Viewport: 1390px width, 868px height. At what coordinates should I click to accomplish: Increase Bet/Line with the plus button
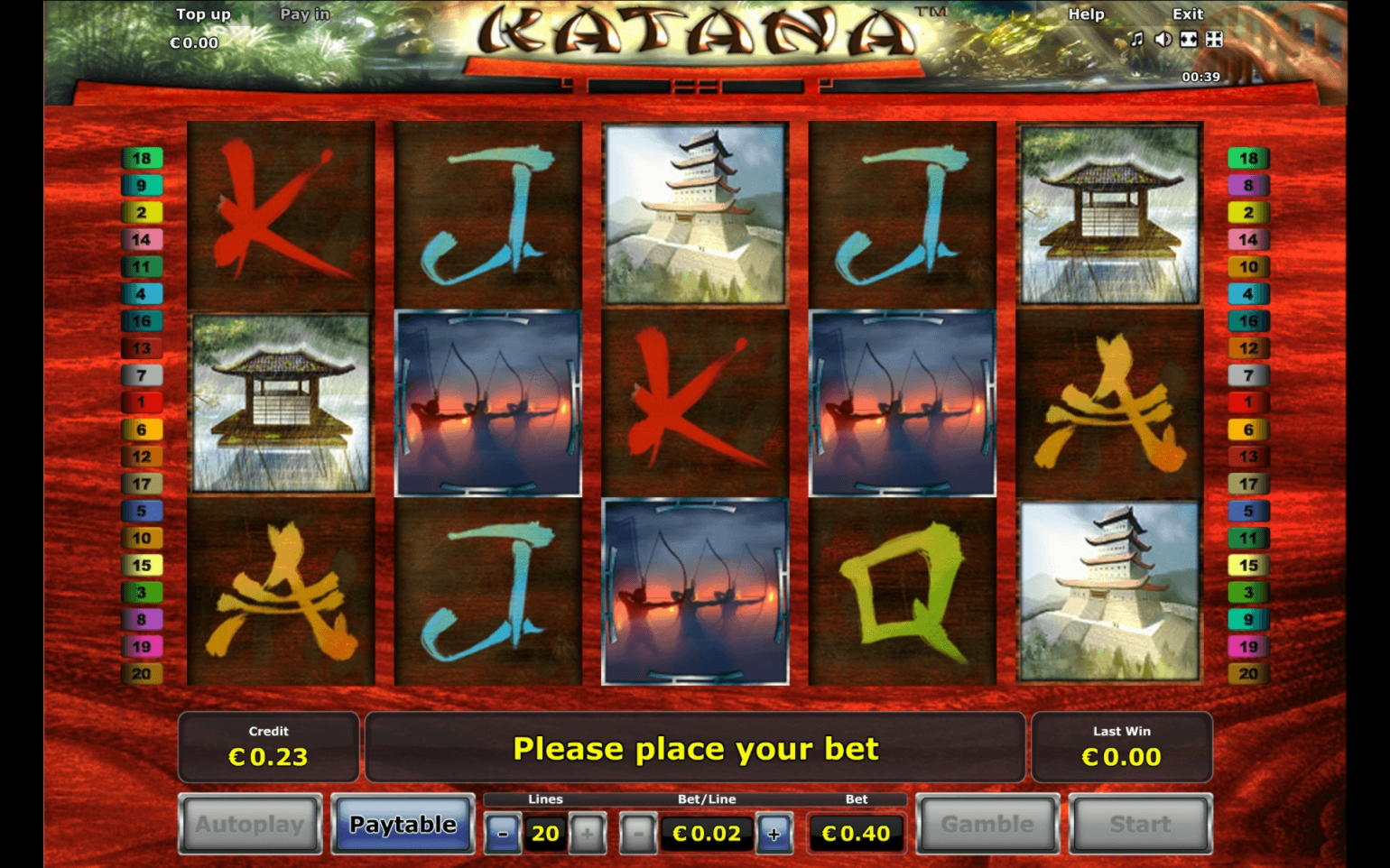click(x=773, y=833)
